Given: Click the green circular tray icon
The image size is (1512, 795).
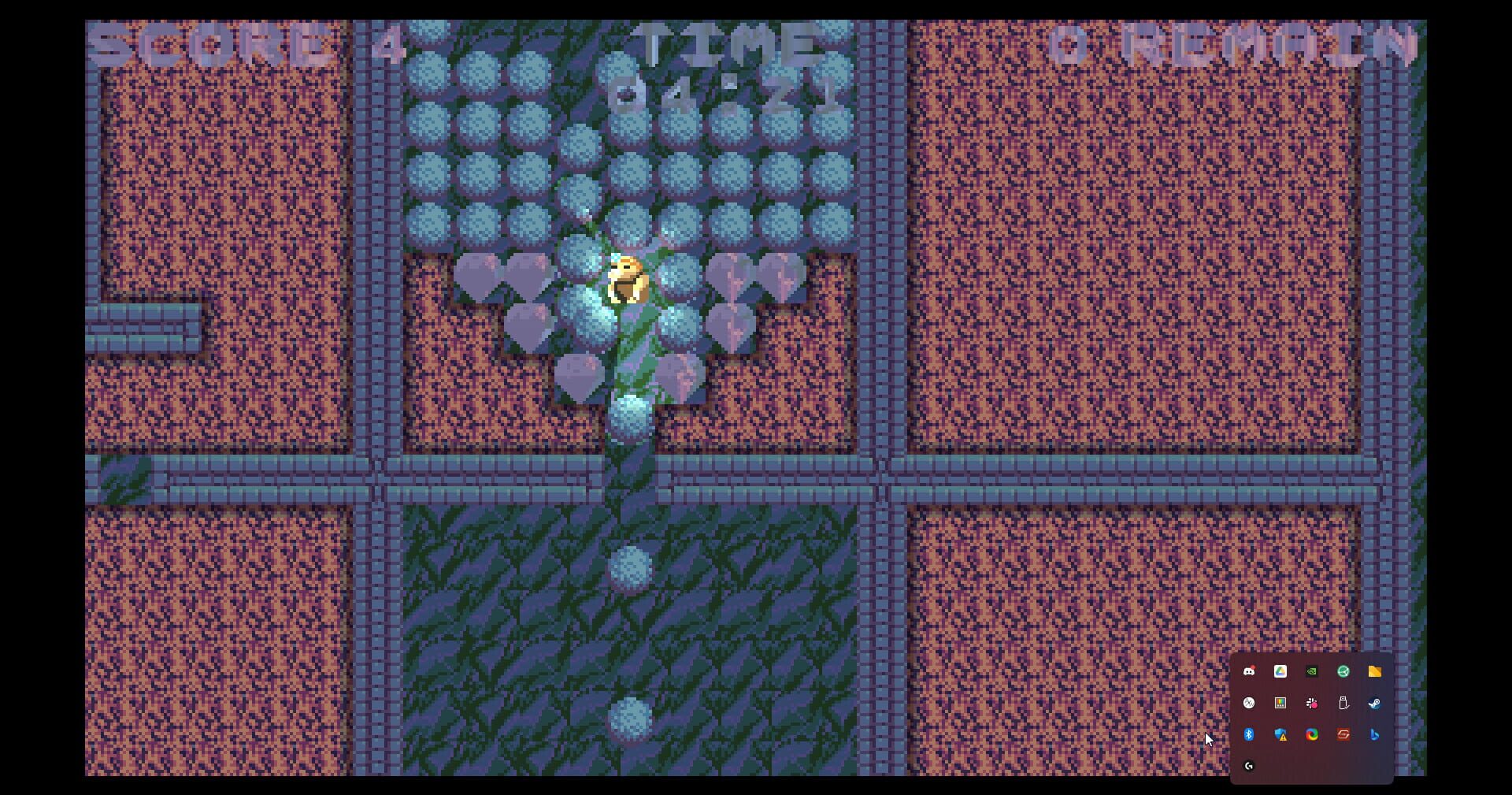Looking at the screenshot, I should [1343, 671].
